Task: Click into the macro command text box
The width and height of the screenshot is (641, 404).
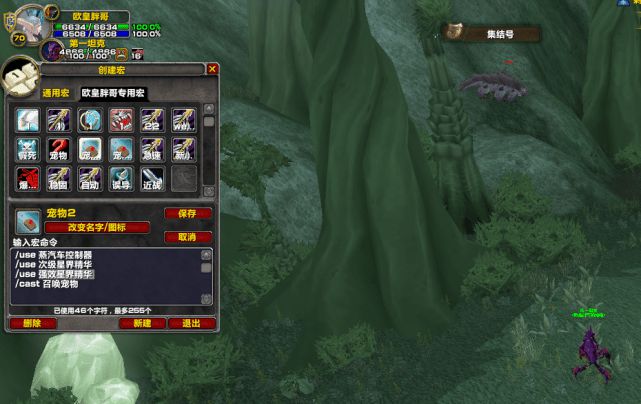Action: point(105,277)
